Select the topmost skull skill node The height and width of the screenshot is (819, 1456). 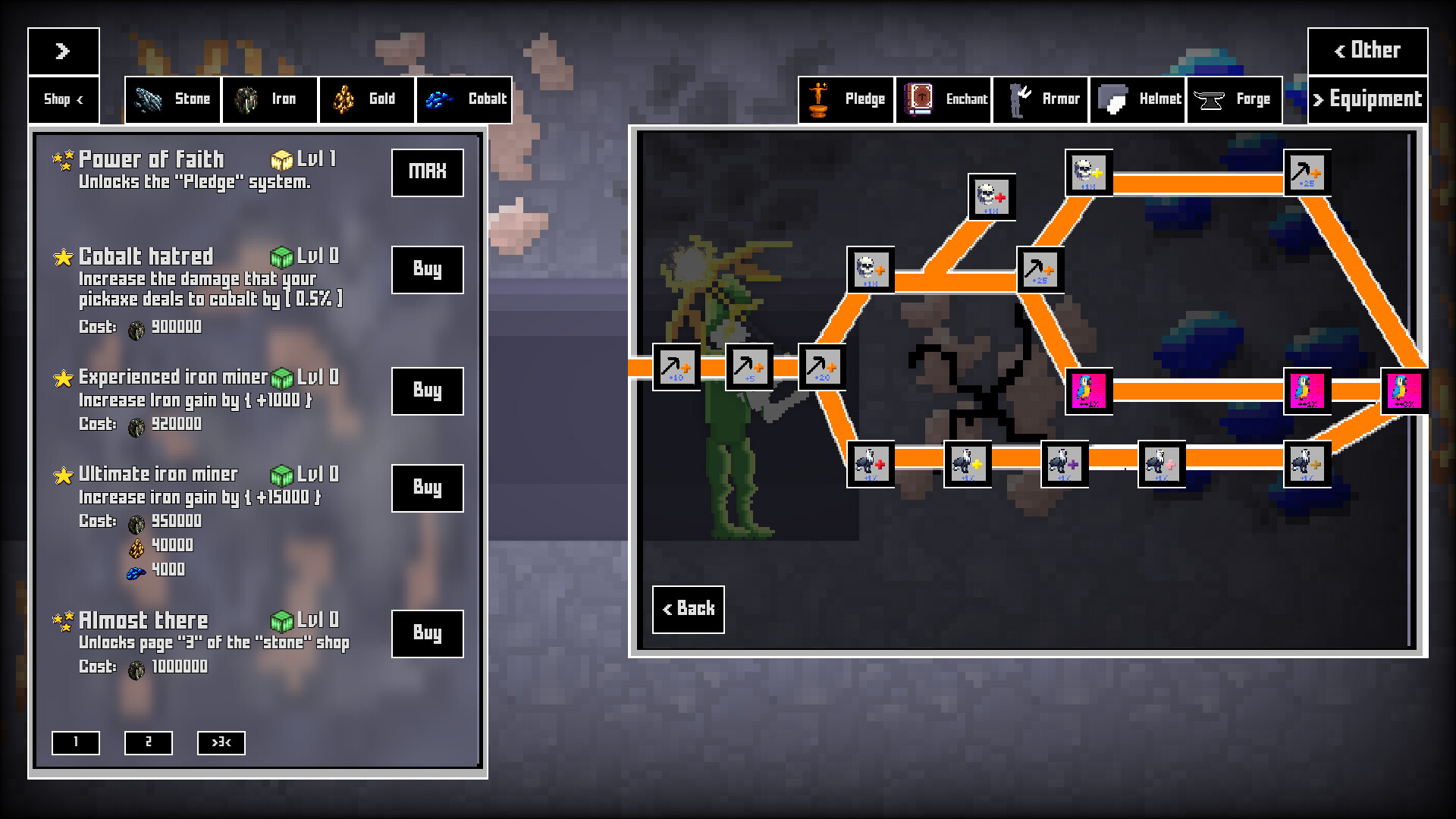click(1090, 173)
